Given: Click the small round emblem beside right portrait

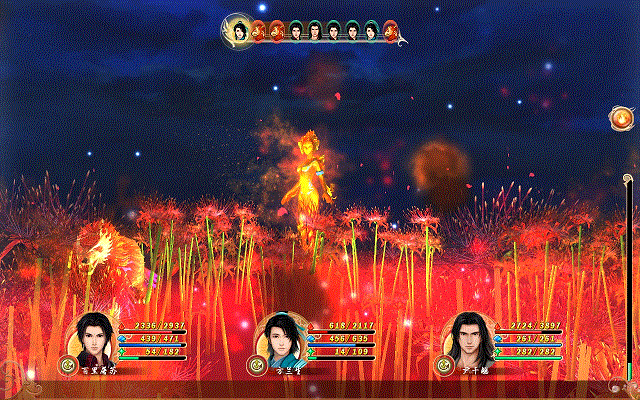Looking at the screenshot, I should pos(440,366).
